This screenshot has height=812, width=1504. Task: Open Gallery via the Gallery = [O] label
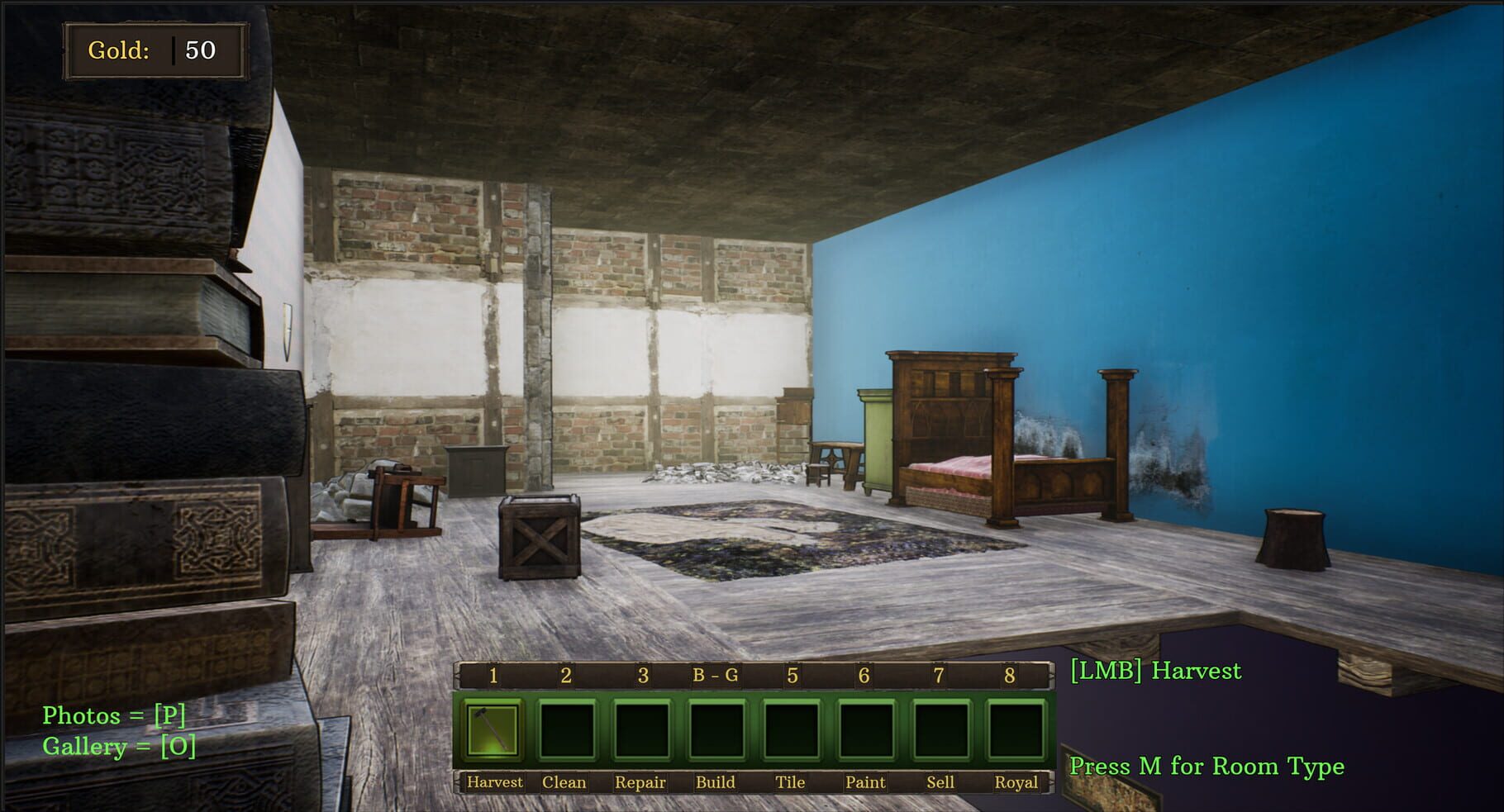click(118, 749)
